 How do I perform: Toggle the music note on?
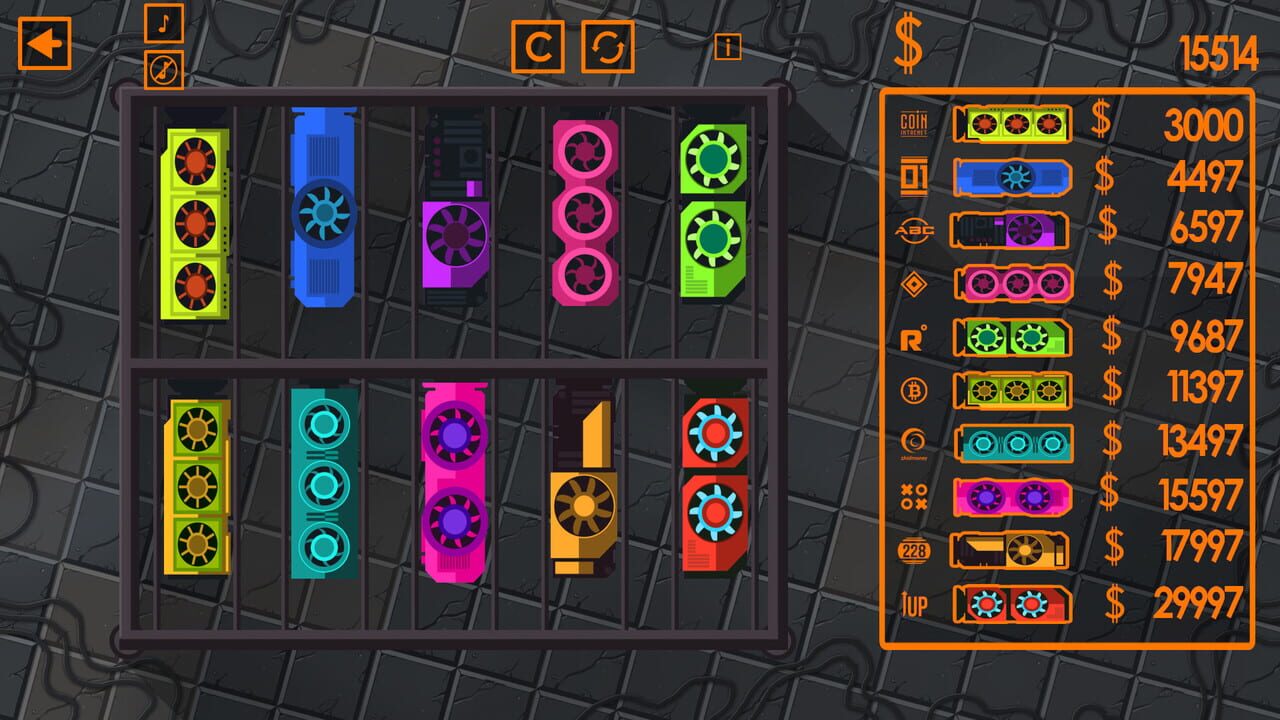point(166,24)
